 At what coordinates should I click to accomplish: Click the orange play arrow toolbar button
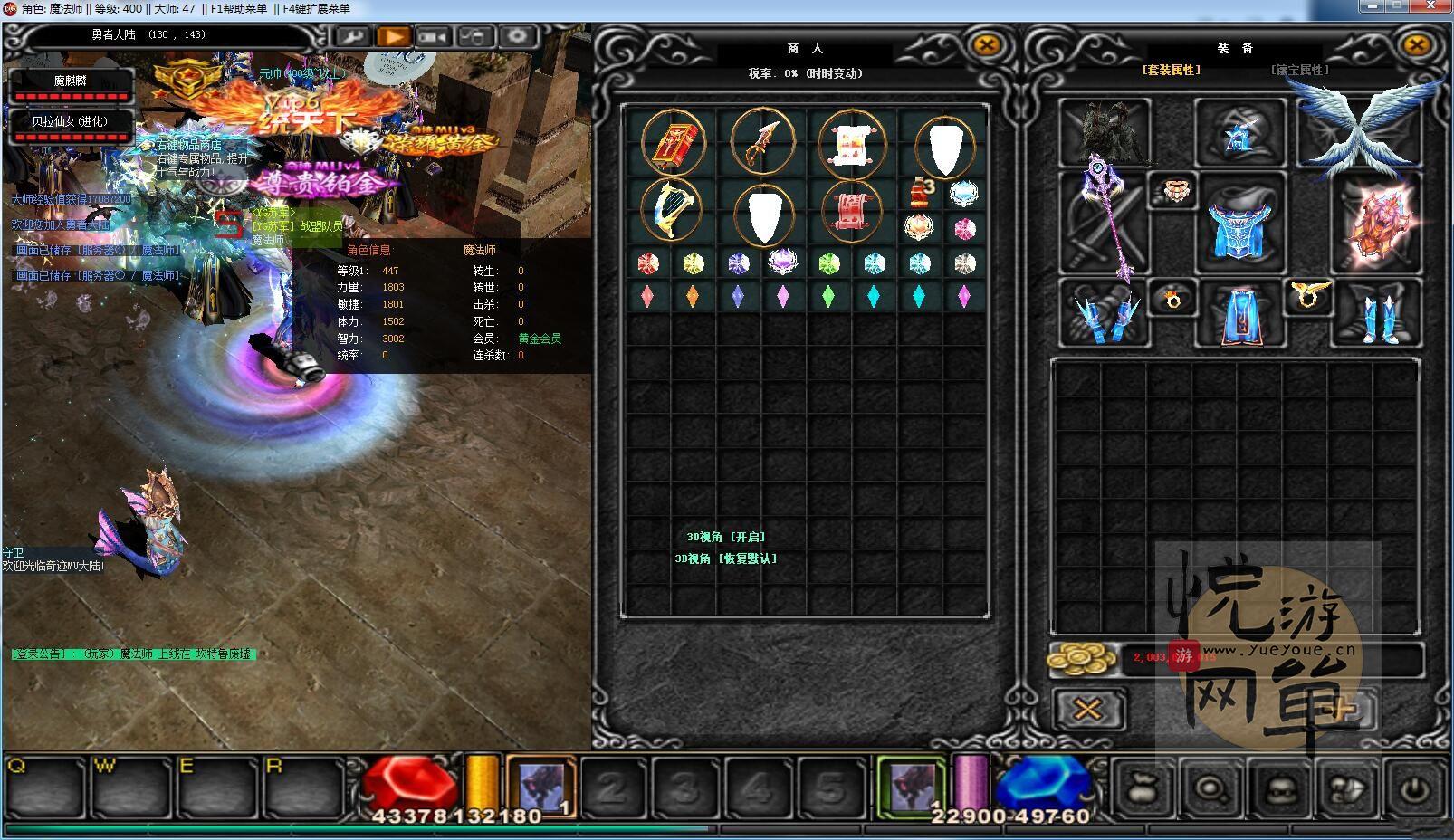393,37
